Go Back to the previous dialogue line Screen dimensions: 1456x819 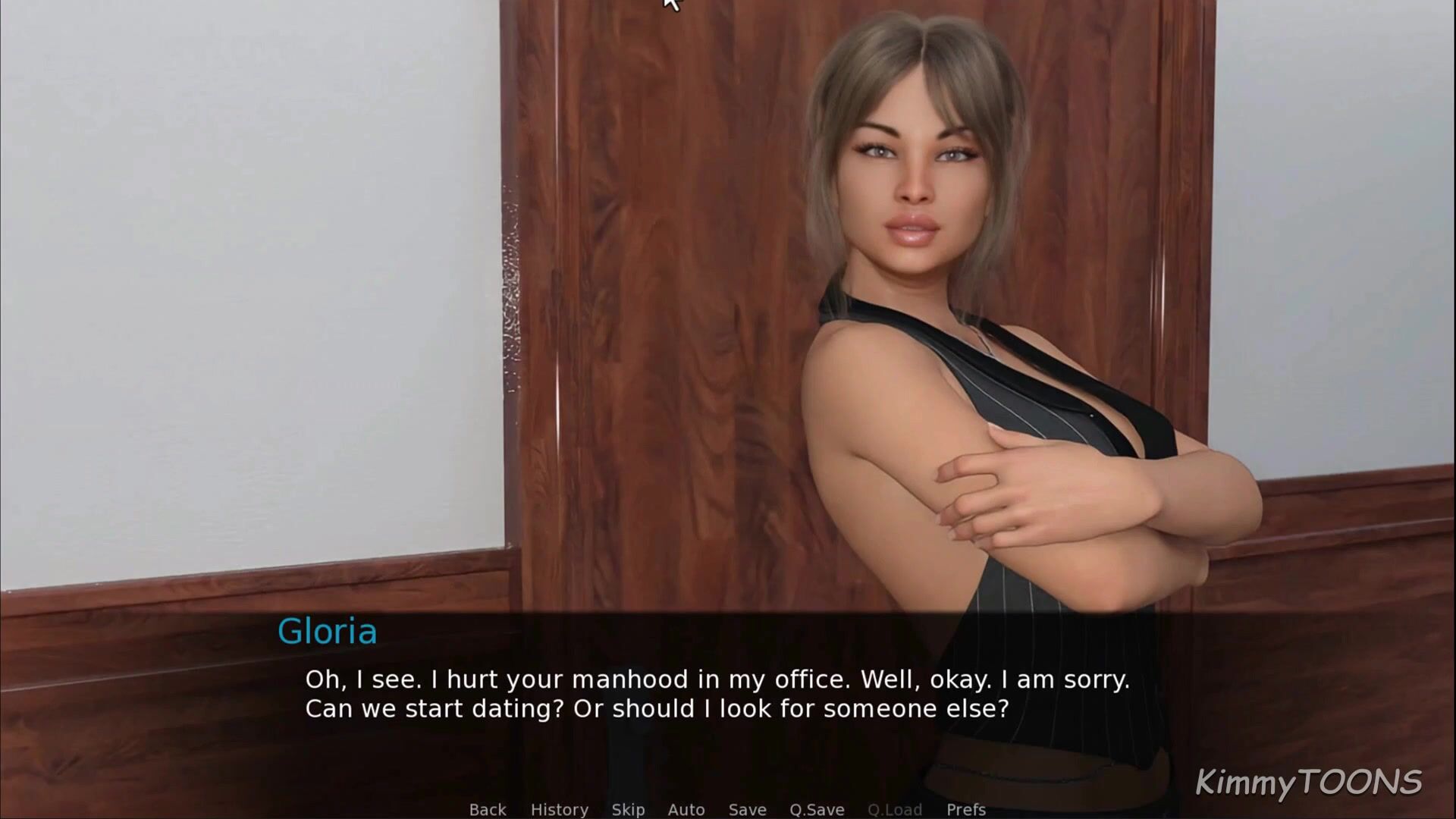point(488,809)
